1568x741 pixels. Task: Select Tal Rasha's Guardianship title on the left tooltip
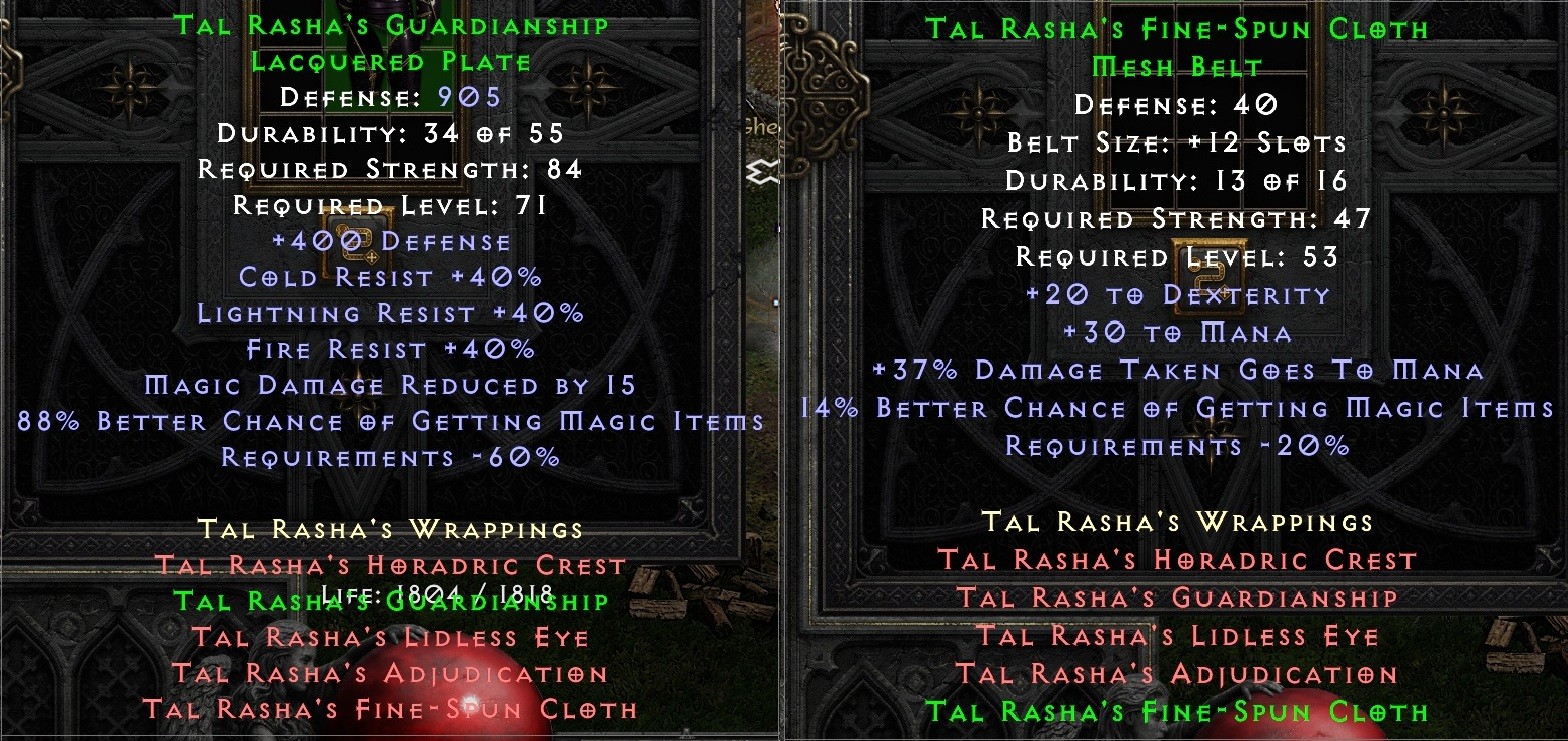392,24
